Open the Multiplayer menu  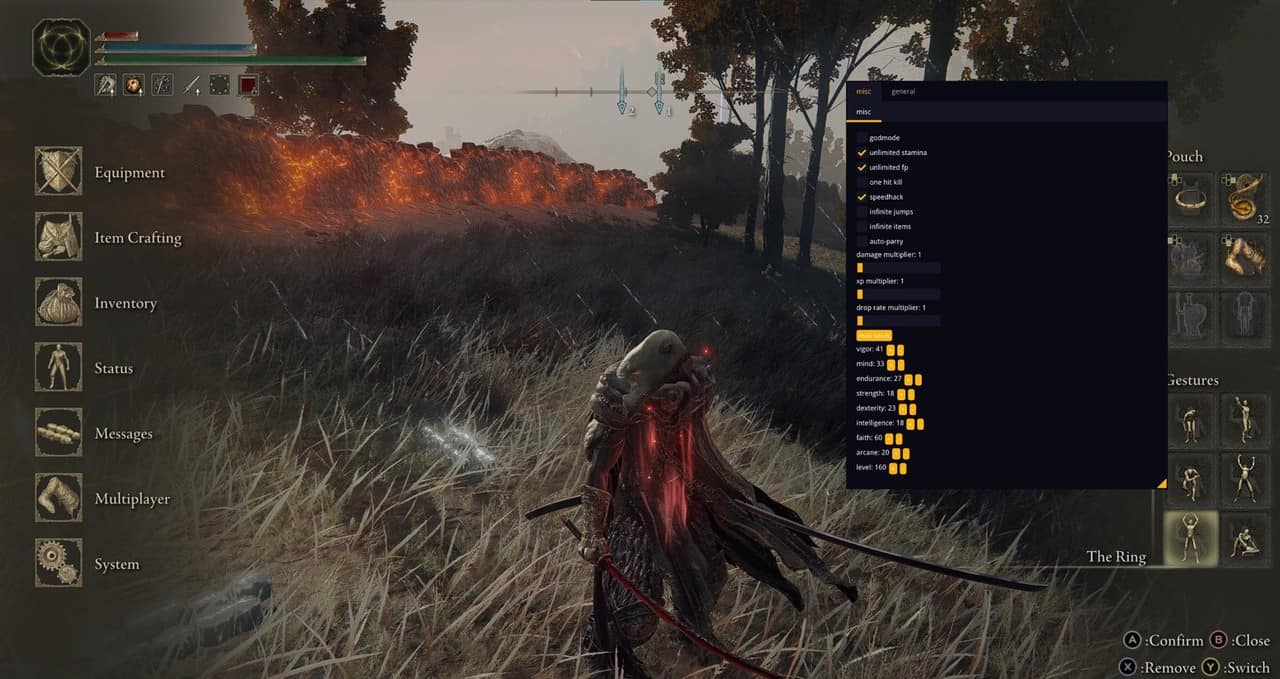(60, 498)
